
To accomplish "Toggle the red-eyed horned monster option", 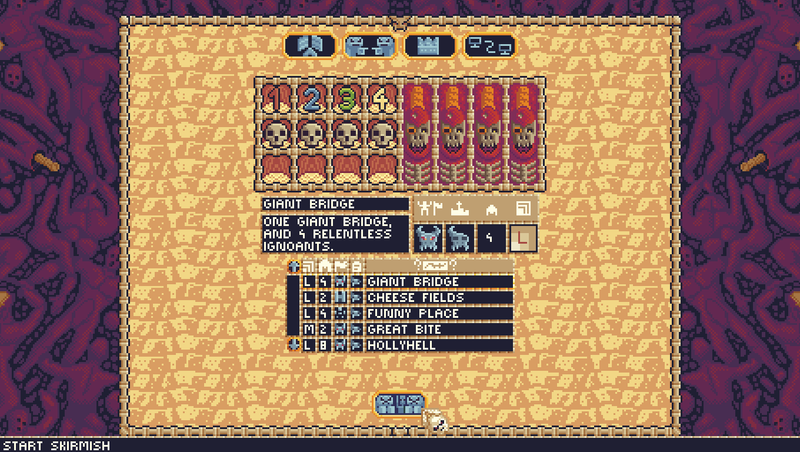I will click(430, 238).
